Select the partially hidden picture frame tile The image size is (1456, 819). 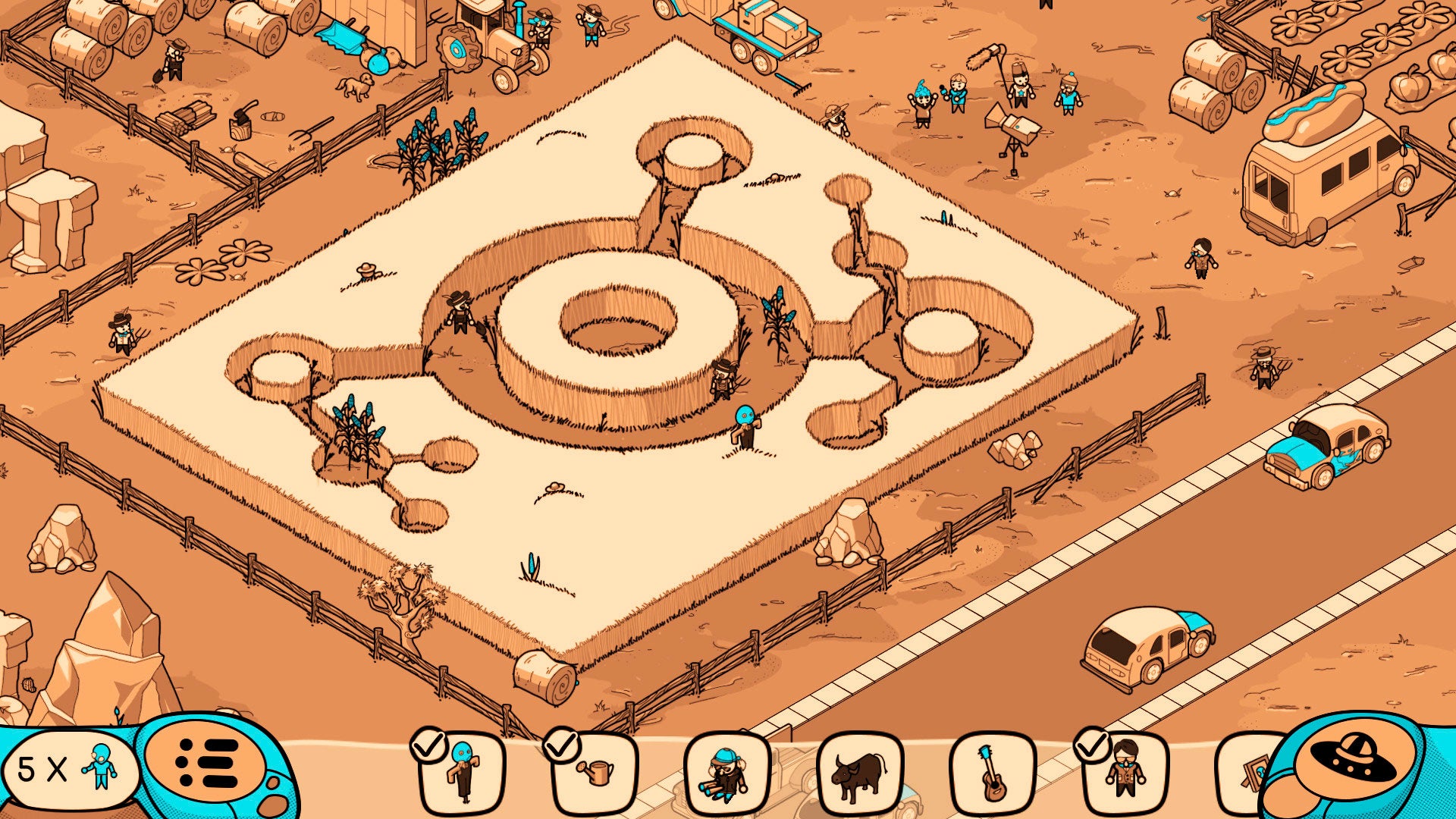tap(1244, 775)
